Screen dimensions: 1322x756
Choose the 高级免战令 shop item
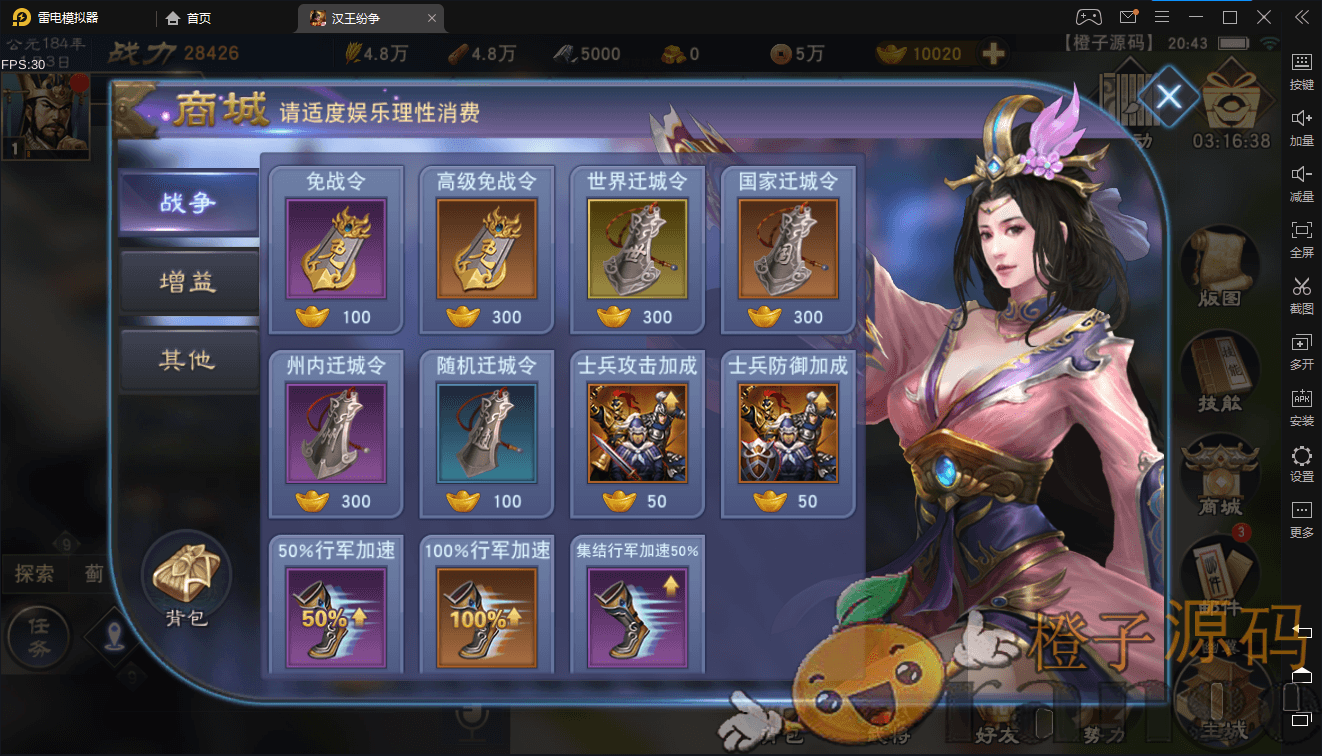[x=487, y=249]
